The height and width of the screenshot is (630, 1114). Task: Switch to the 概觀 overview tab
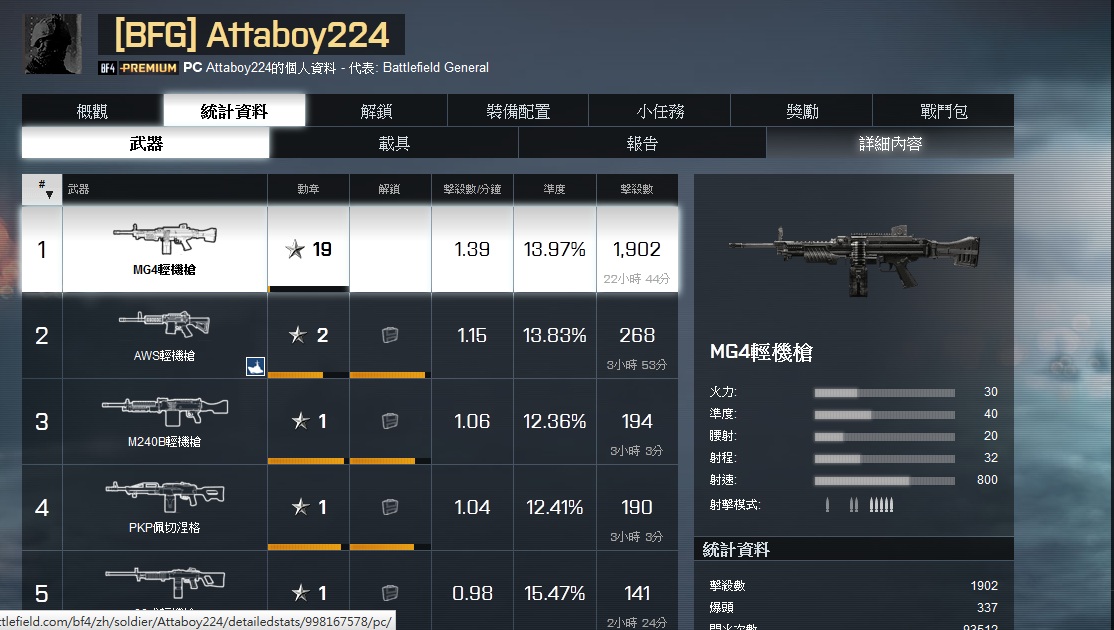point(92,111)
